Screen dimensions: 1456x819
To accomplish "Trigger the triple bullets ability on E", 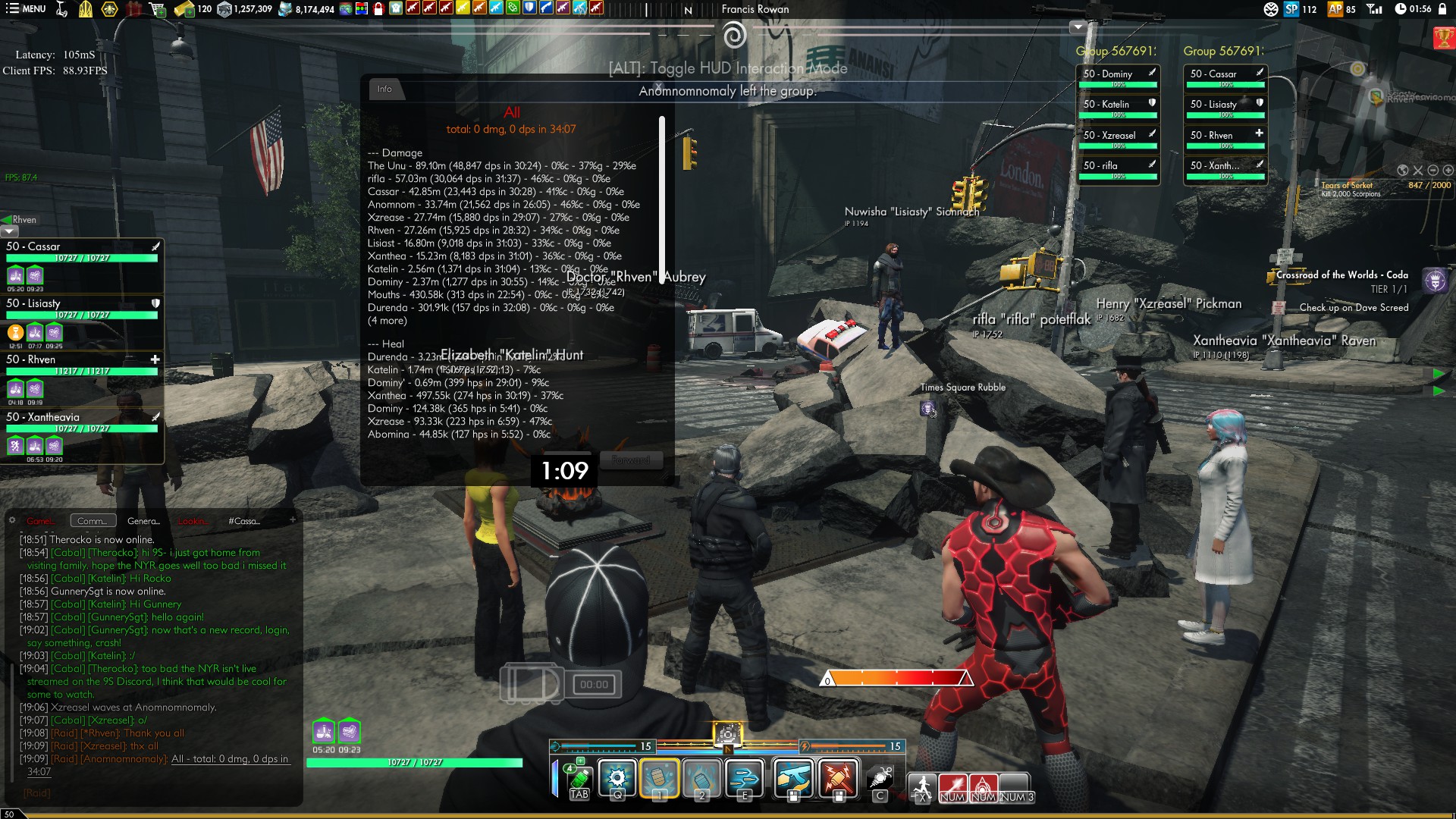I will 744,778.
